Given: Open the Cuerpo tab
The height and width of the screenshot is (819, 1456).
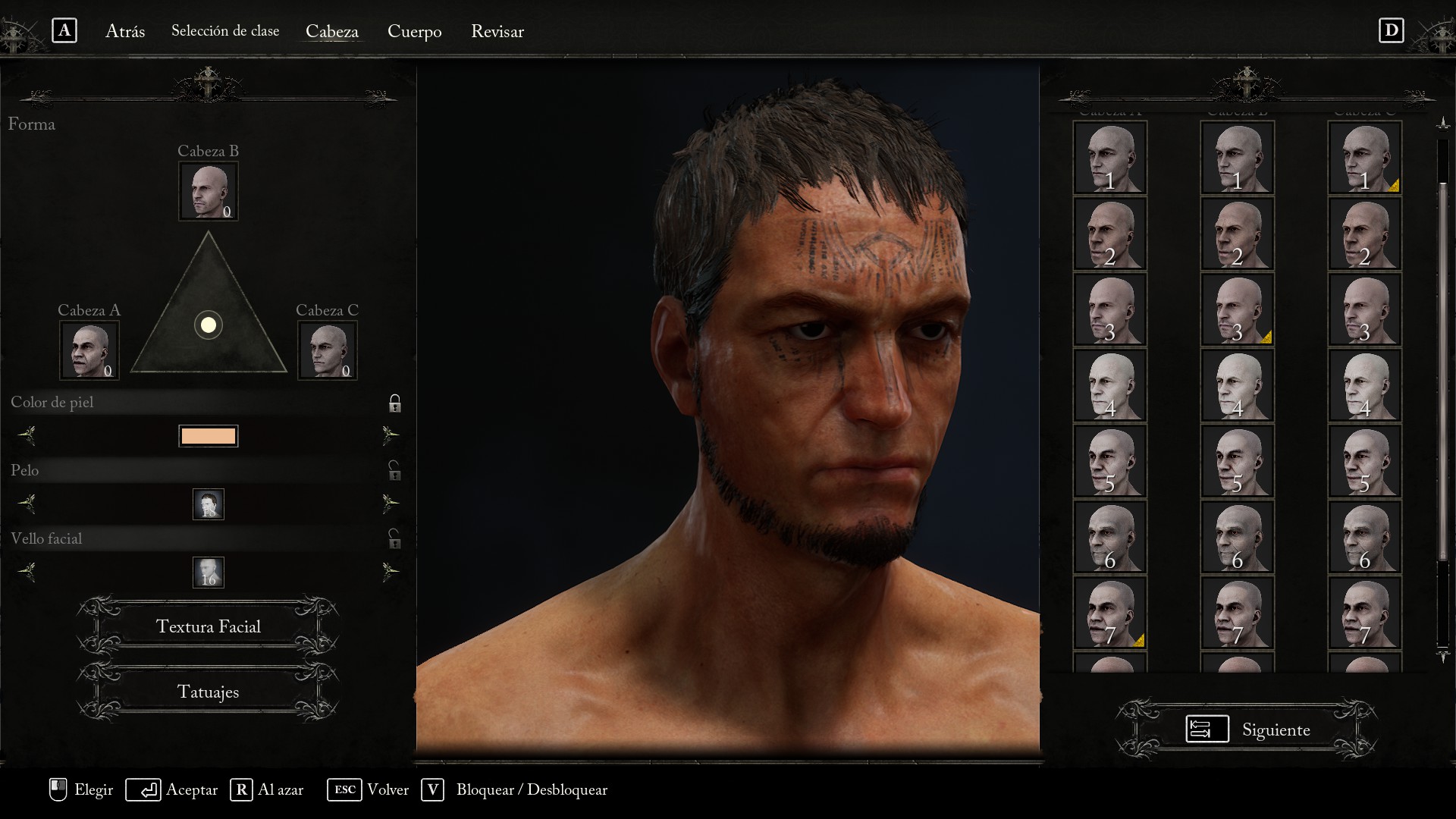Looking at the screenshot, I should 414,31.
